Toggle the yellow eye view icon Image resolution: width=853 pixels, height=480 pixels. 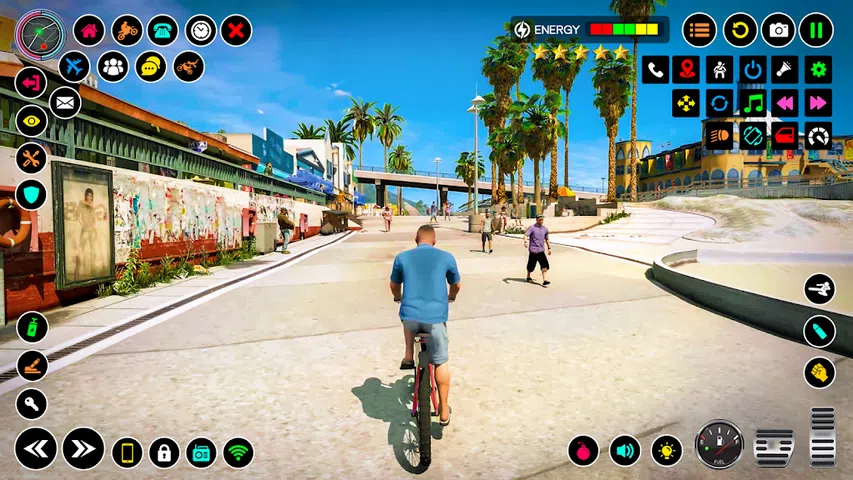[x=31, y=121]
